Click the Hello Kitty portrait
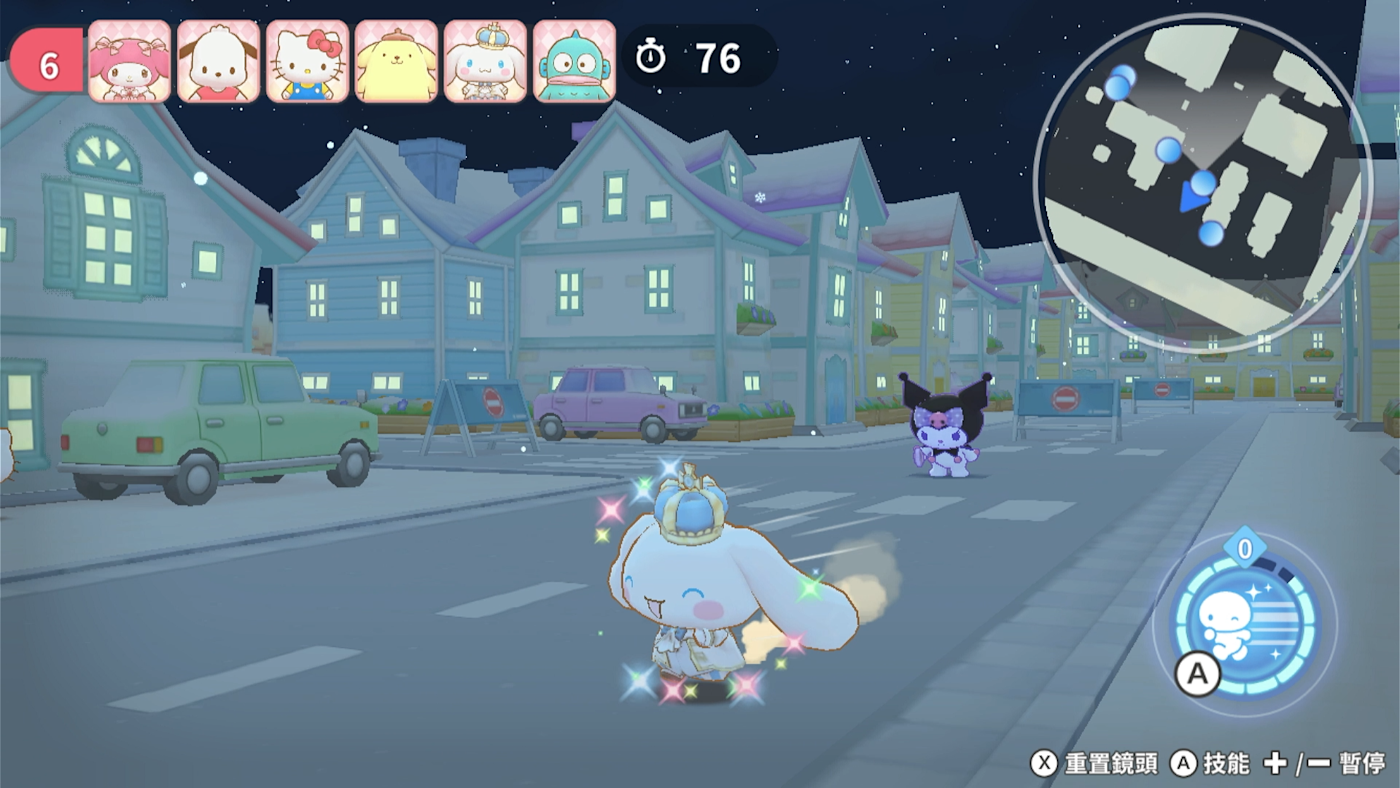Image resolution: width=1400 pixels, height=788 pixels. coord(308,62)
